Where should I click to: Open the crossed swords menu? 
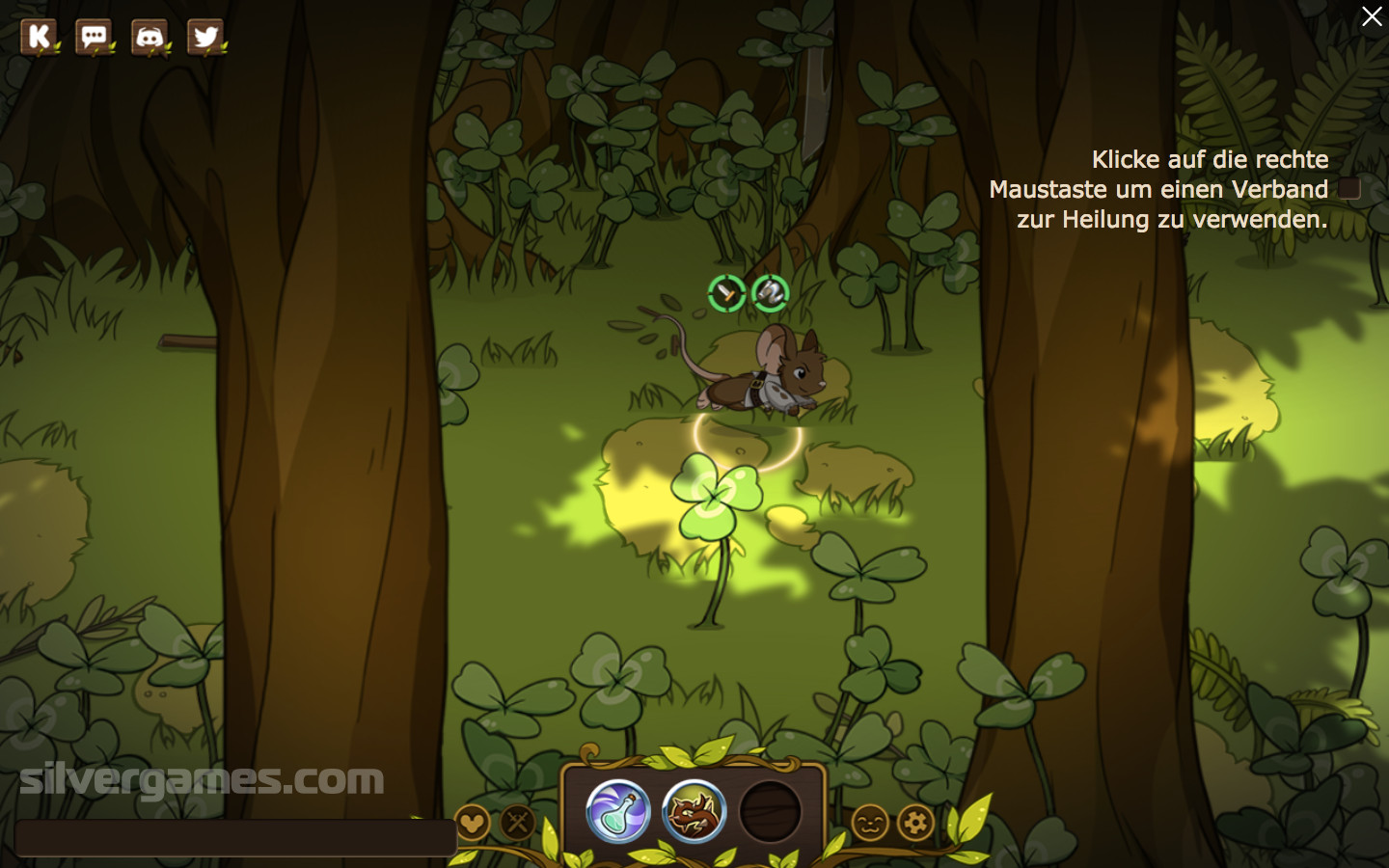point(518,823)
